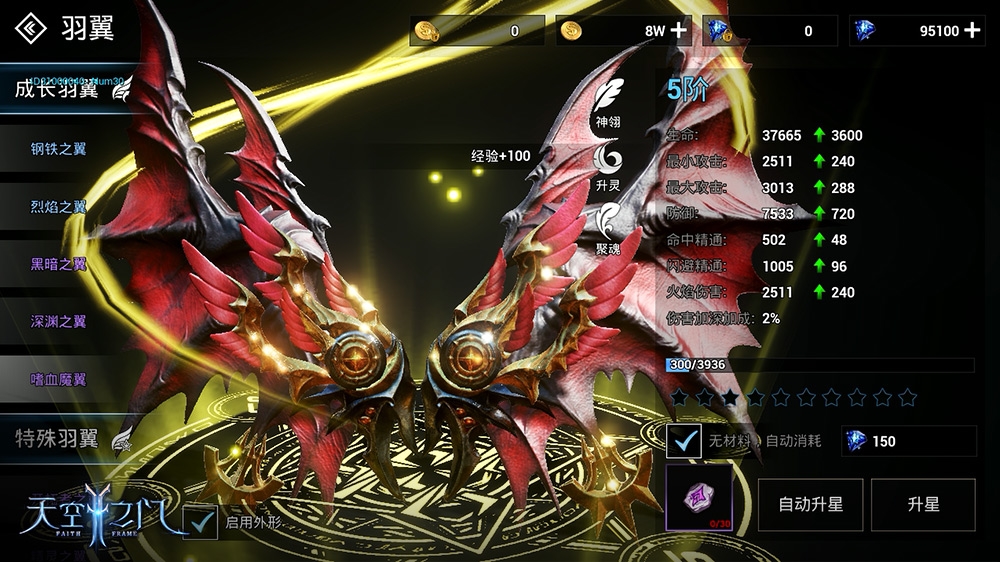Add more gold coins with the plus button

coord(679,30)
